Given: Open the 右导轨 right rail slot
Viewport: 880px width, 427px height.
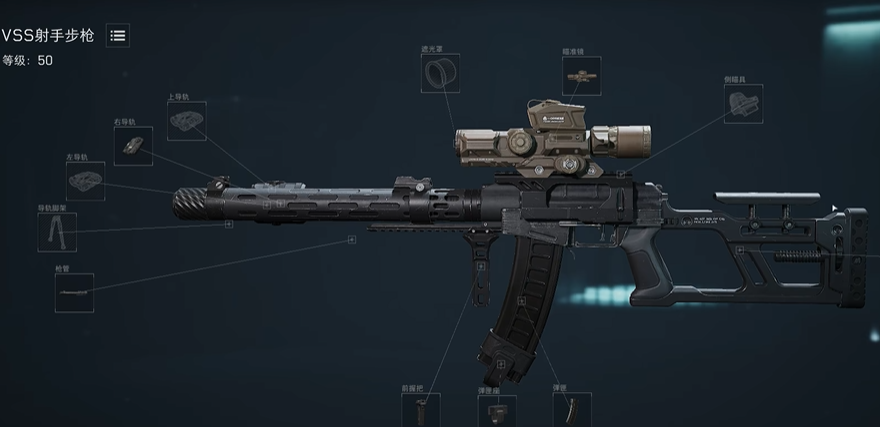Looking at the screenshot, I should [x=133, y=146].
